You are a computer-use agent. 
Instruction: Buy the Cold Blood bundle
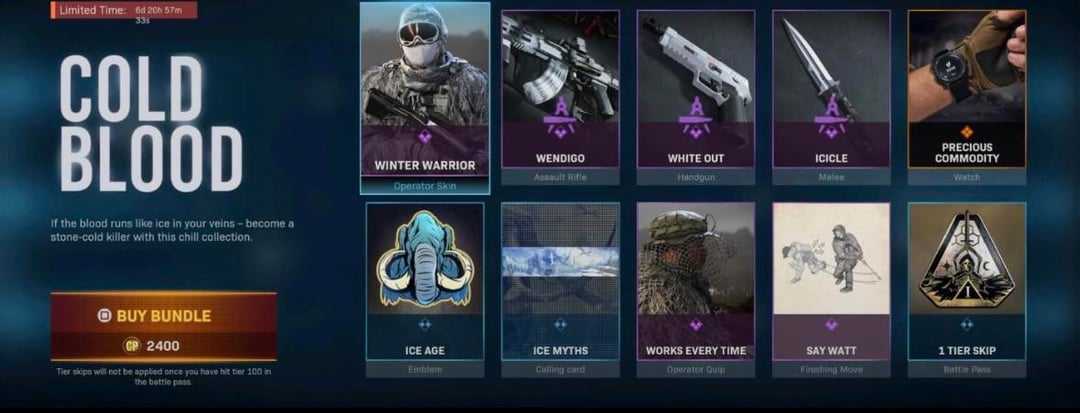click(x=163, y=316)
